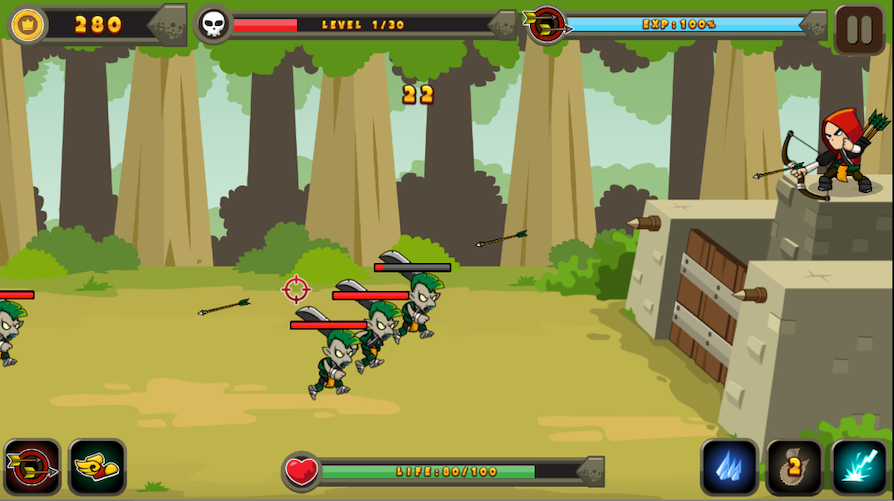Select the skill on cooldown showing 2
Screen dimensions: 894x501
click(x=794, y=467)
